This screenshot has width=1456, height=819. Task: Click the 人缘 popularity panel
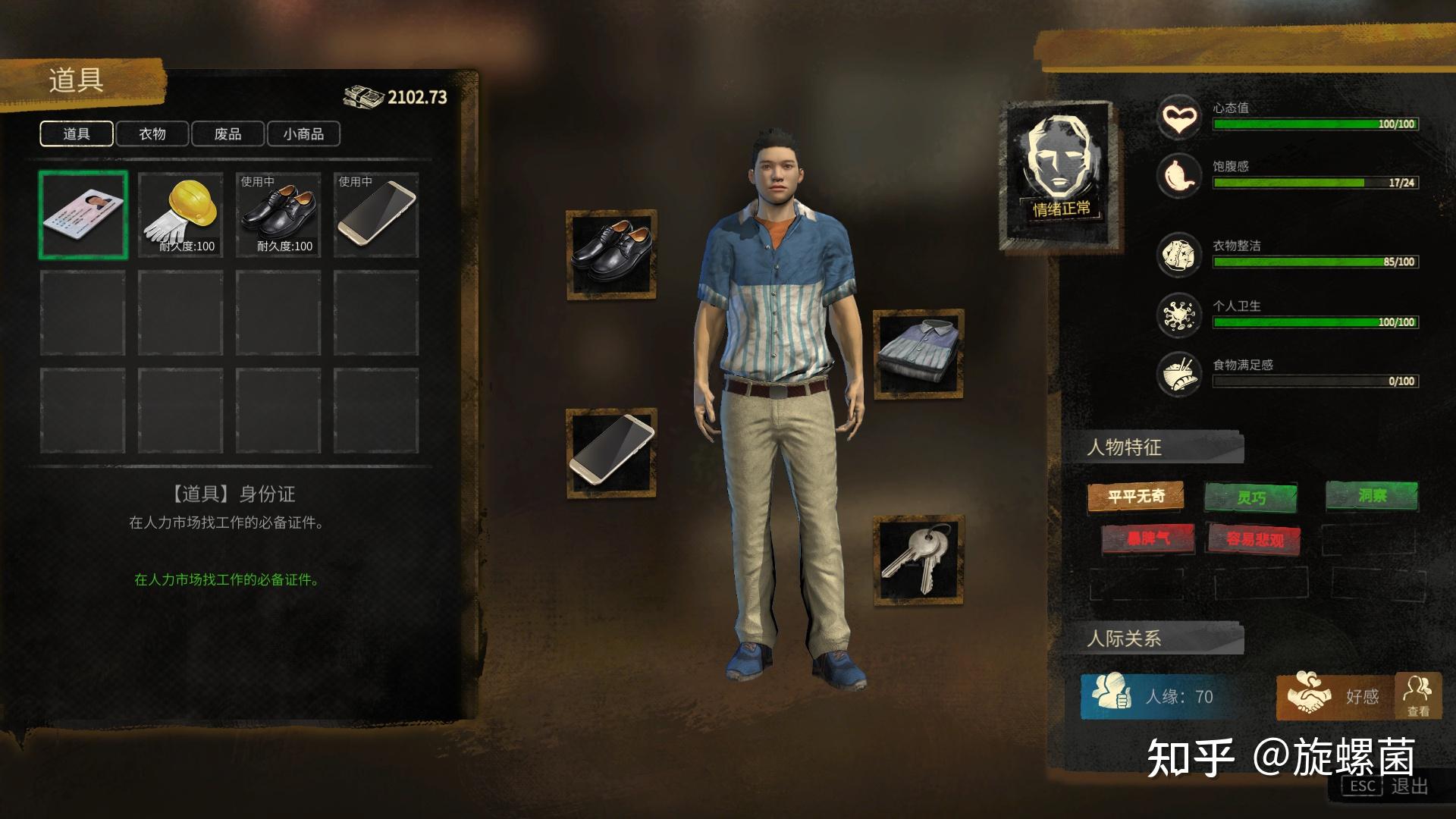tap(1160, 696)
